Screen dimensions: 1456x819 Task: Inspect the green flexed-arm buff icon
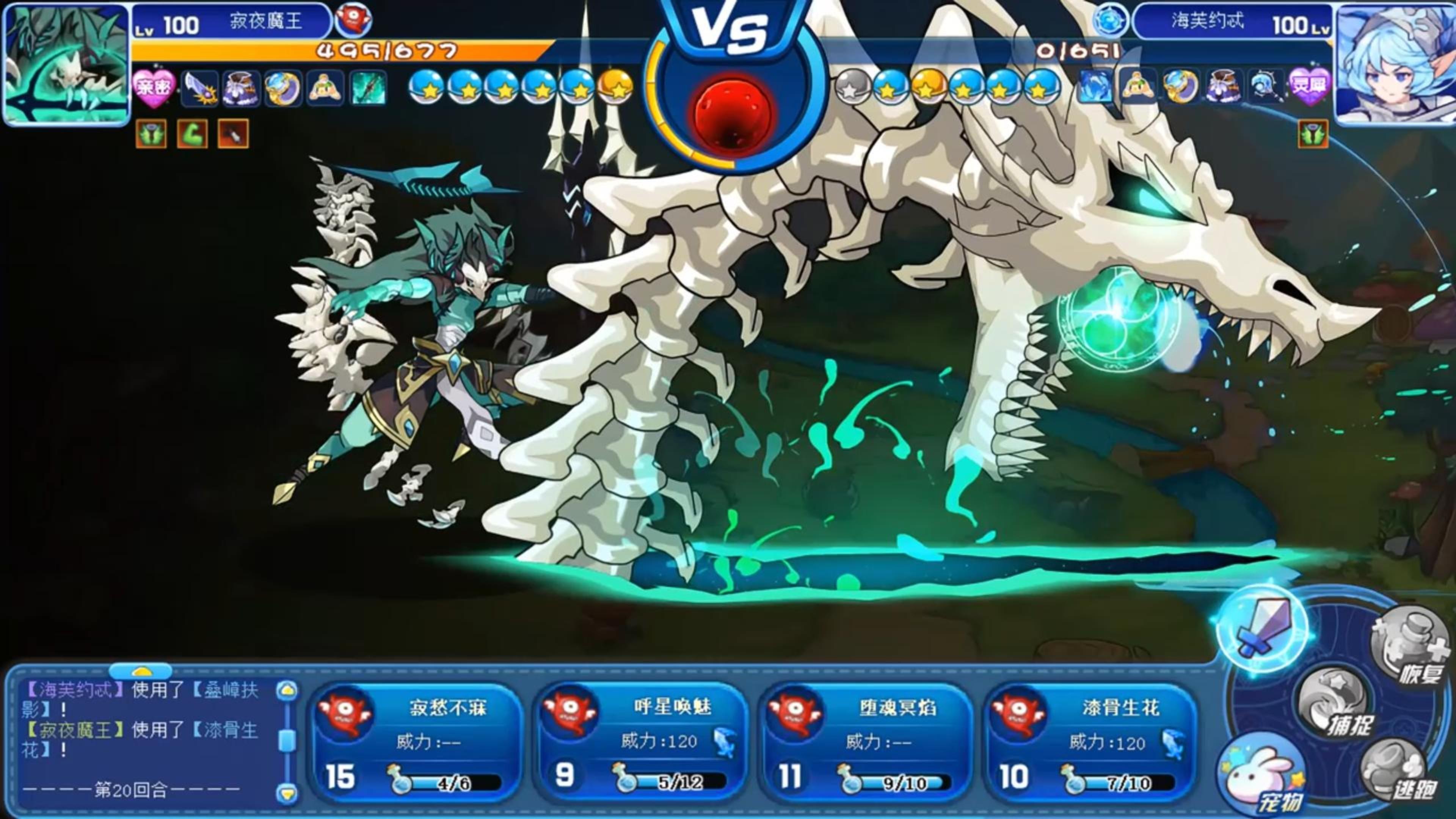(x=192, y=134)
